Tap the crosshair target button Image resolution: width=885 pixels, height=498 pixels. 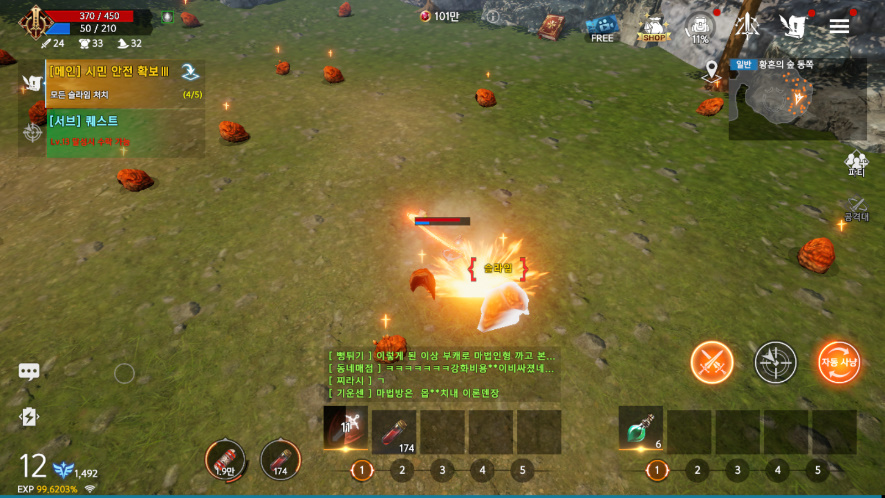pos(775,362)
